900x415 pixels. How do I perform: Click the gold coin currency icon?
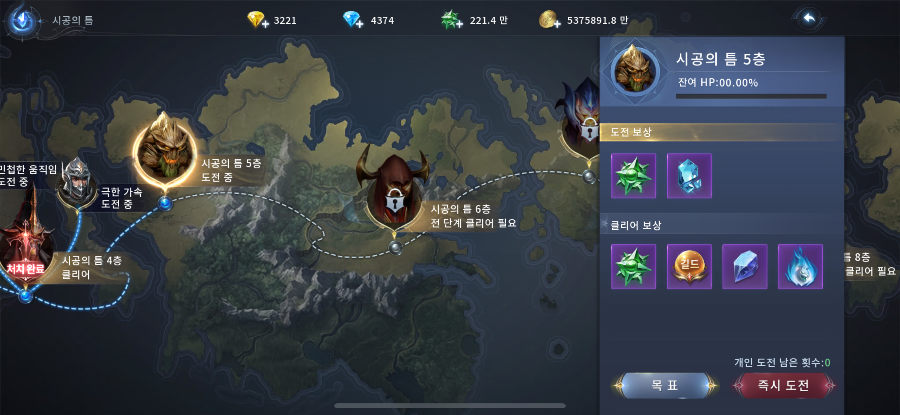pyautogui.click(x=548, y=20)
